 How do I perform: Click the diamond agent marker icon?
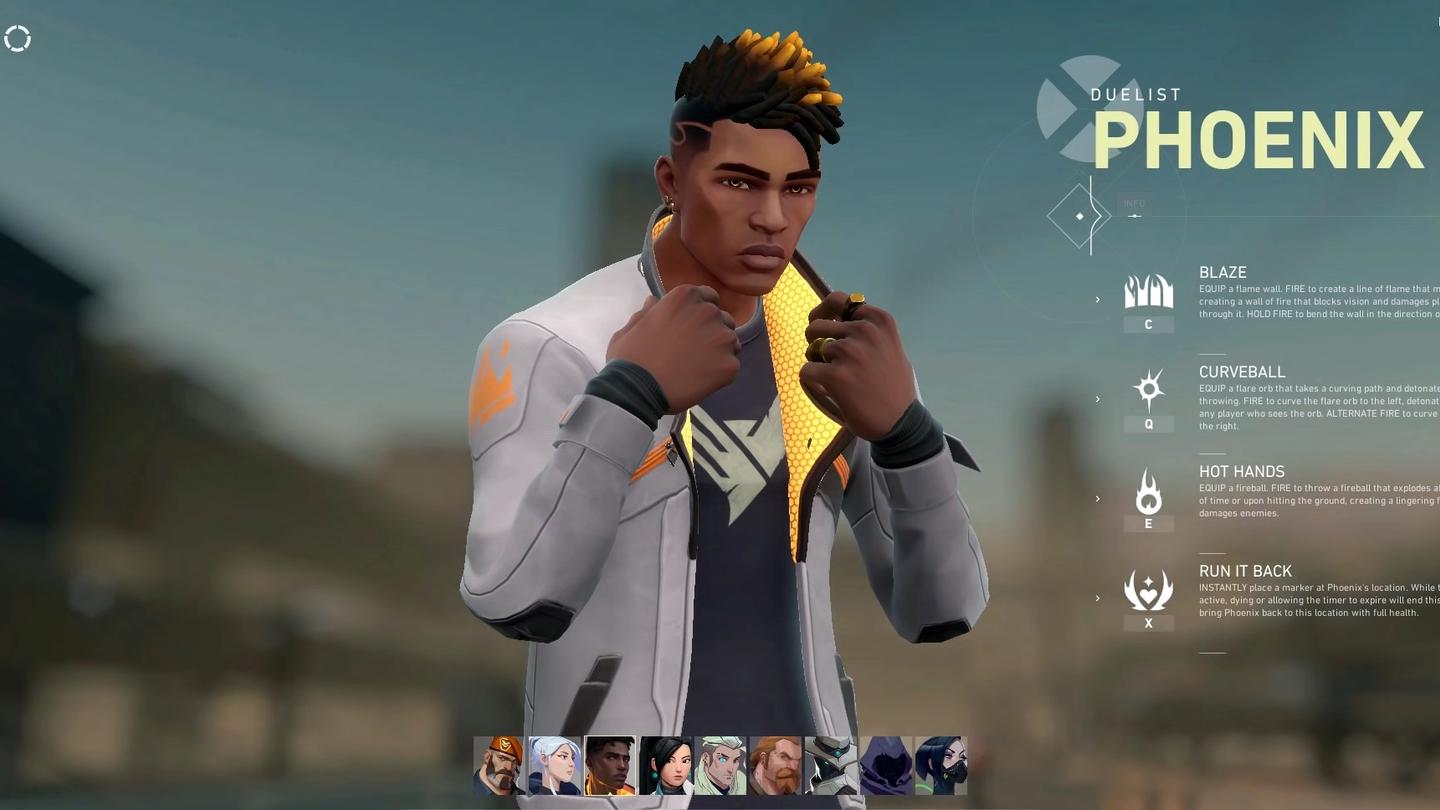pyautogui.click(x=1080, y=215)
